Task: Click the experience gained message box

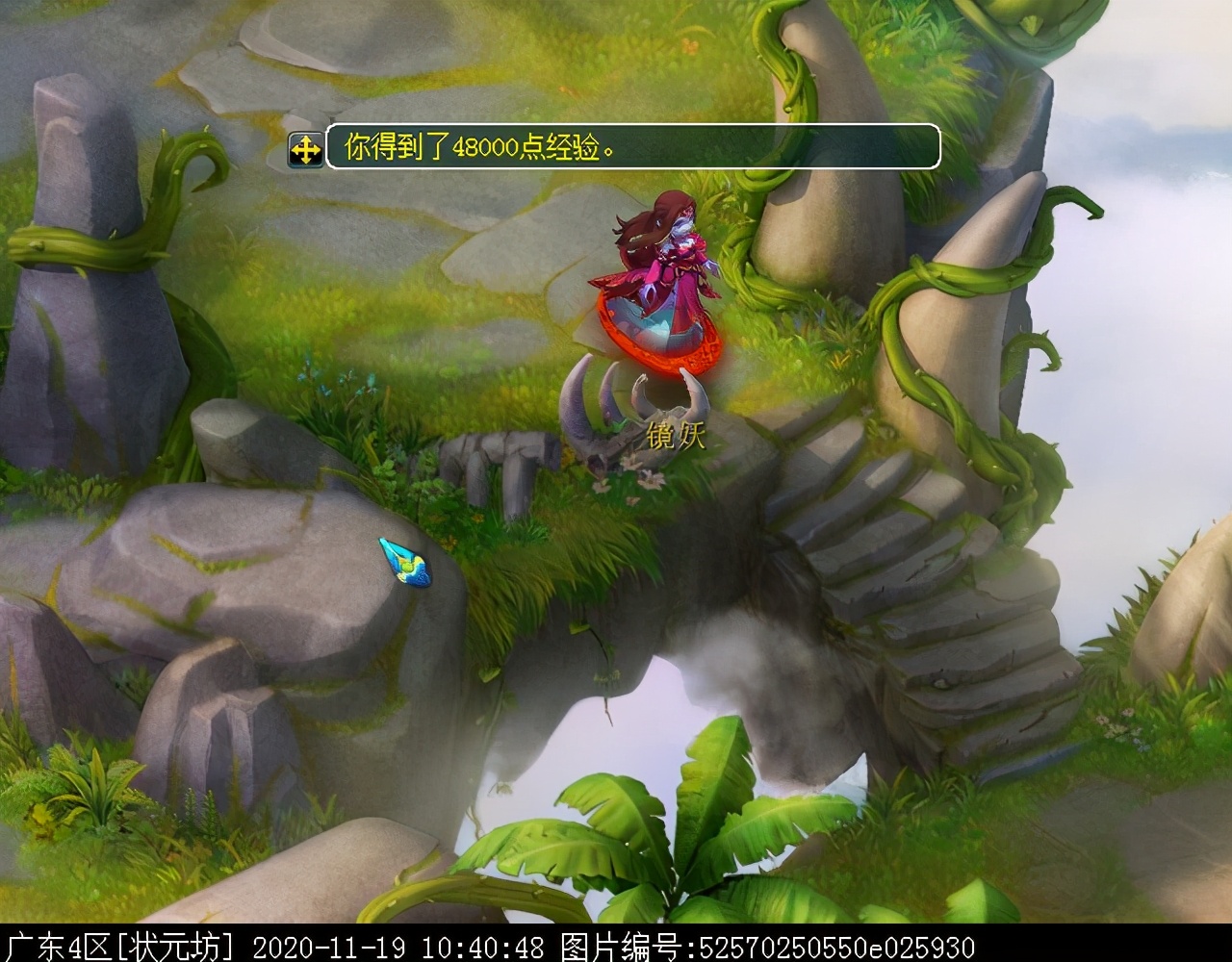Action: tap(632, 147)
